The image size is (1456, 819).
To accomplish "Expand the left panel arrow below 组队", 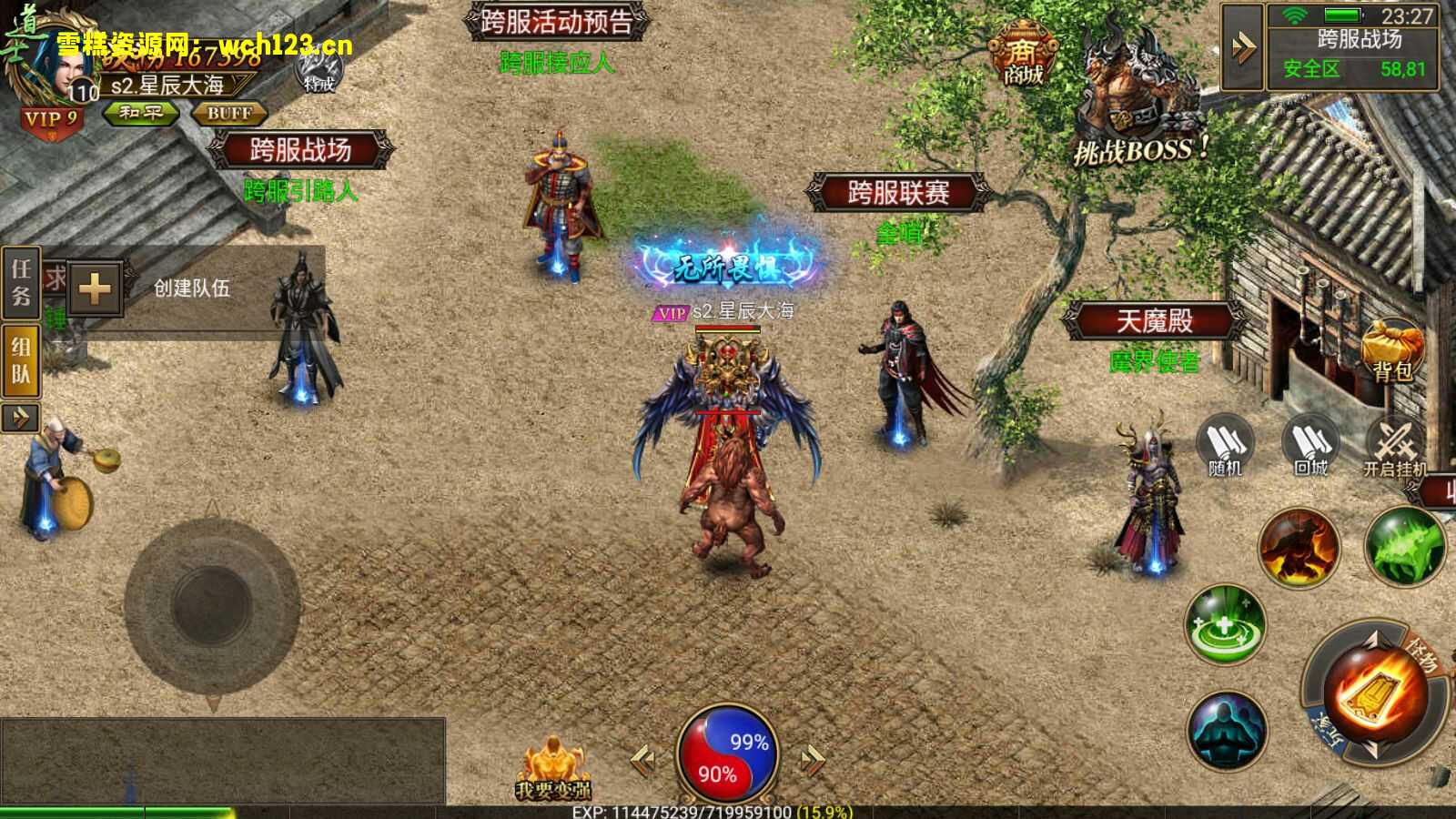I will click(x=20, y=419).
